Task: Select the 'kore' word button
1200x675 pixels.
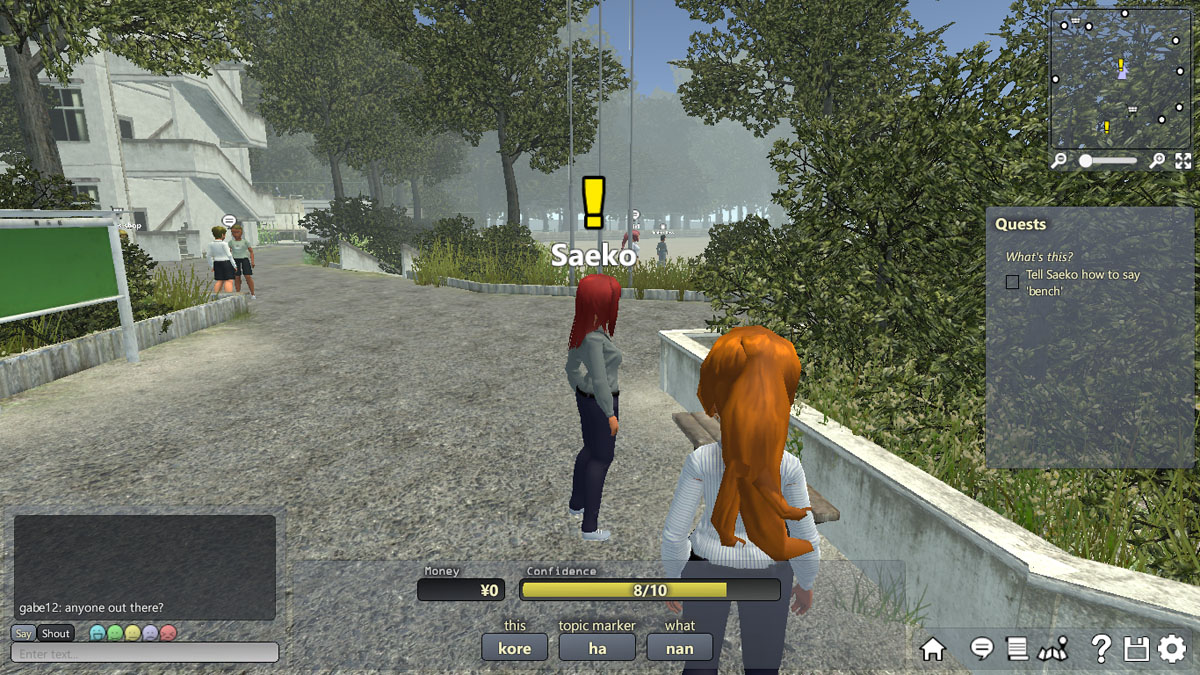Action: point(515,648)
